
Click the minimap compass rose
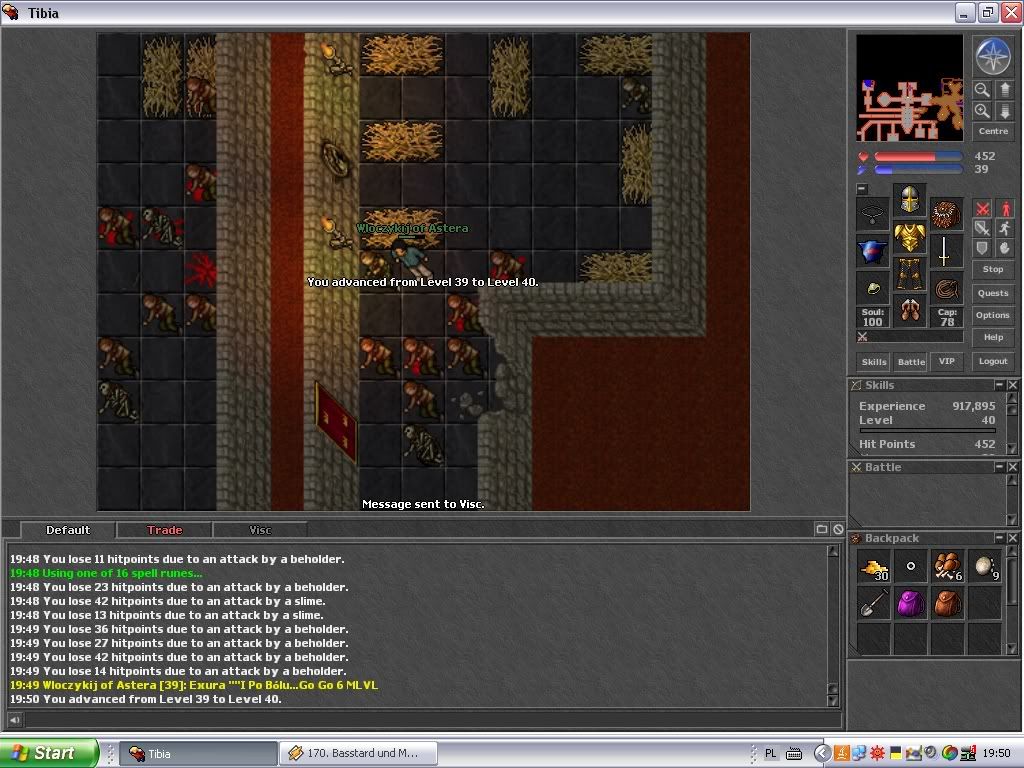pos(993,56)
